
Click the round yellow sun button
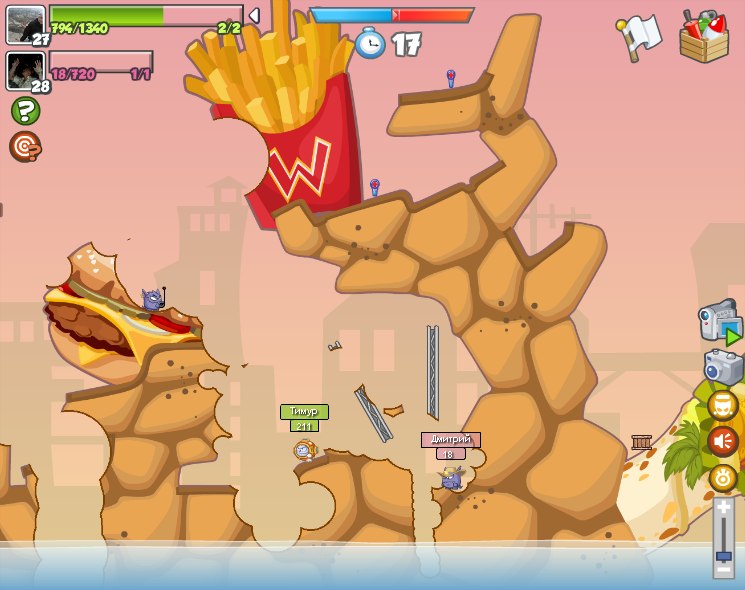(x=723, y=478)
